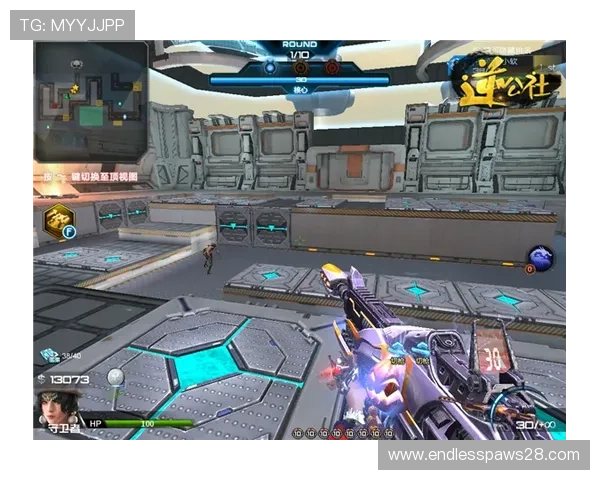Click the player character portrait

tap(56, 409)
